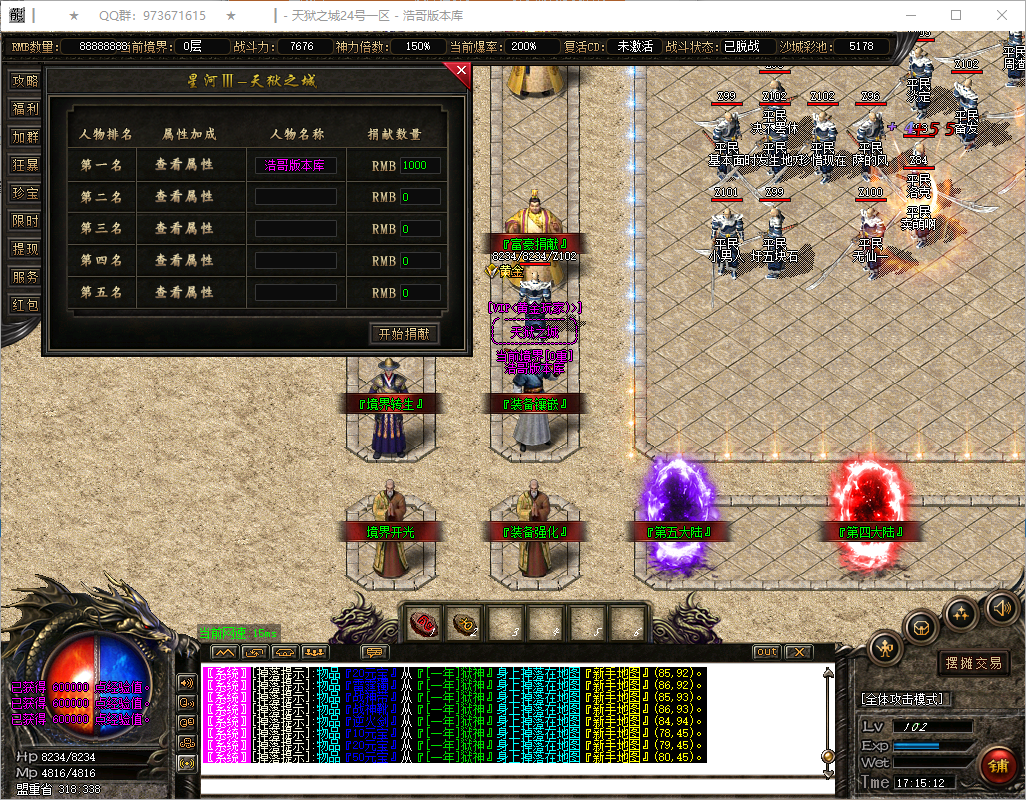Viewport: 1026px width, 800px height.
Task: Click the 开始捐献 button
Action: pos(404,334)
